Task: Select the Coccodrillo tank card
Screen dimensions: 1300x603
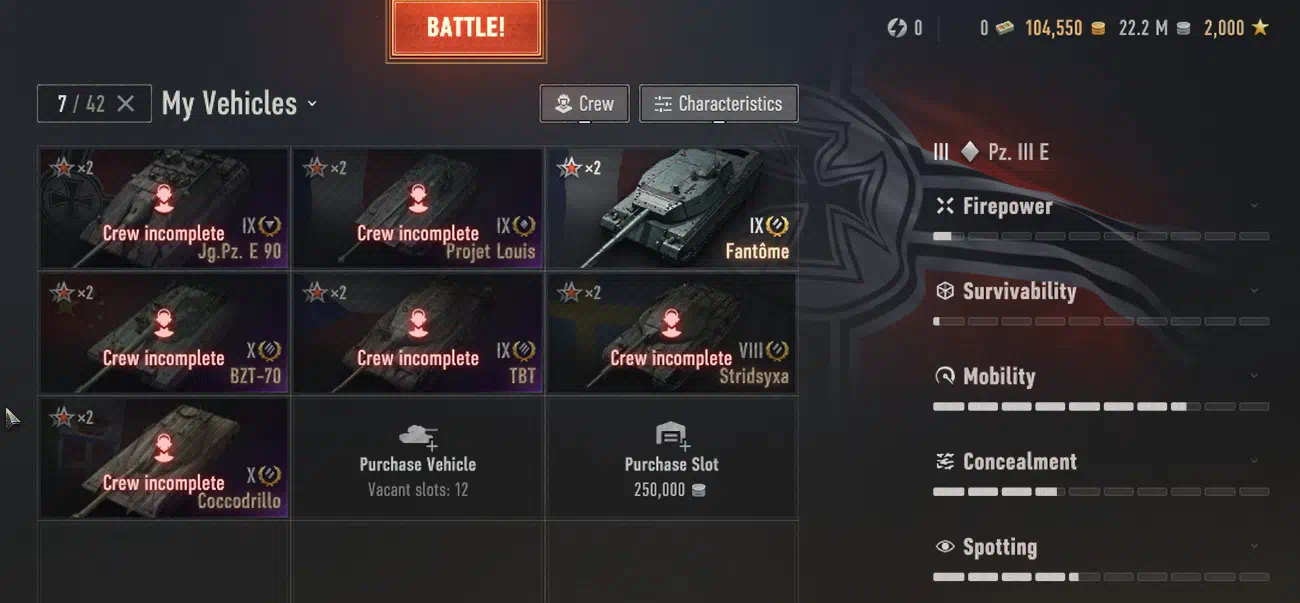Action: 164,458
